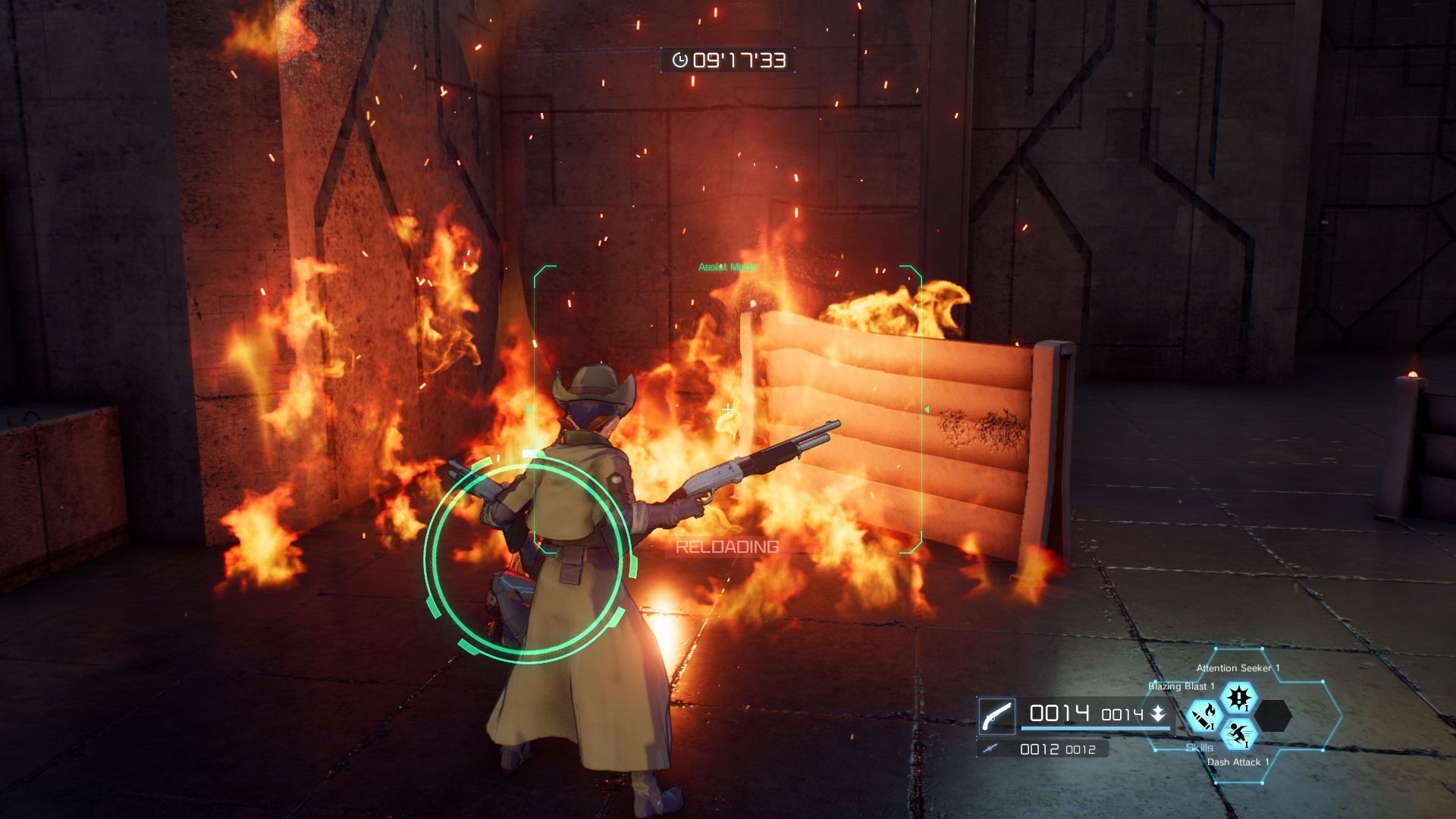The image size is (1456, 819).
Task: Click the empty dark hexagon skill slot
Action: tap(1272, 715)
